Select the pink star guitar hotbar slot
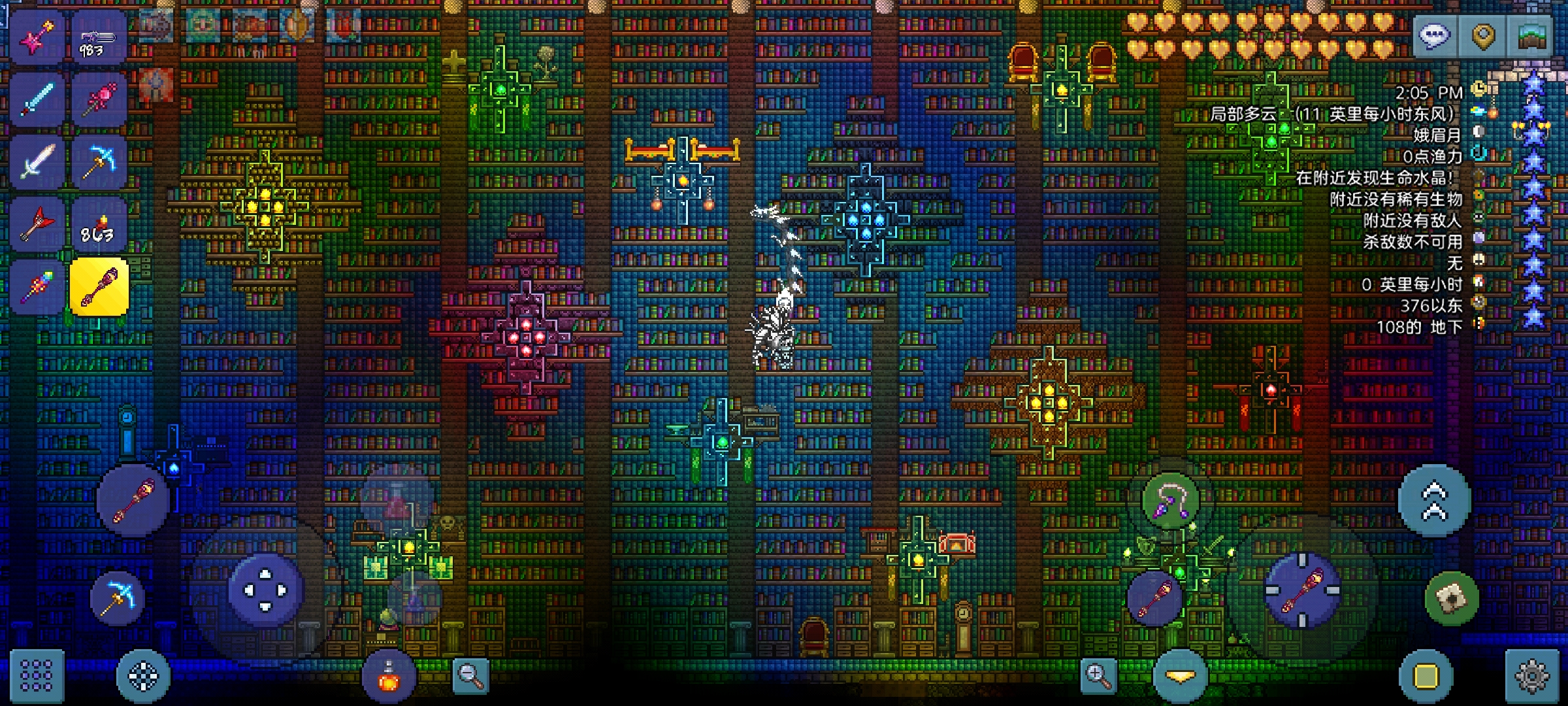Image resolution: width=1568 pixels, height=706 pixels. pyautogui.click(x=37, y=37)
